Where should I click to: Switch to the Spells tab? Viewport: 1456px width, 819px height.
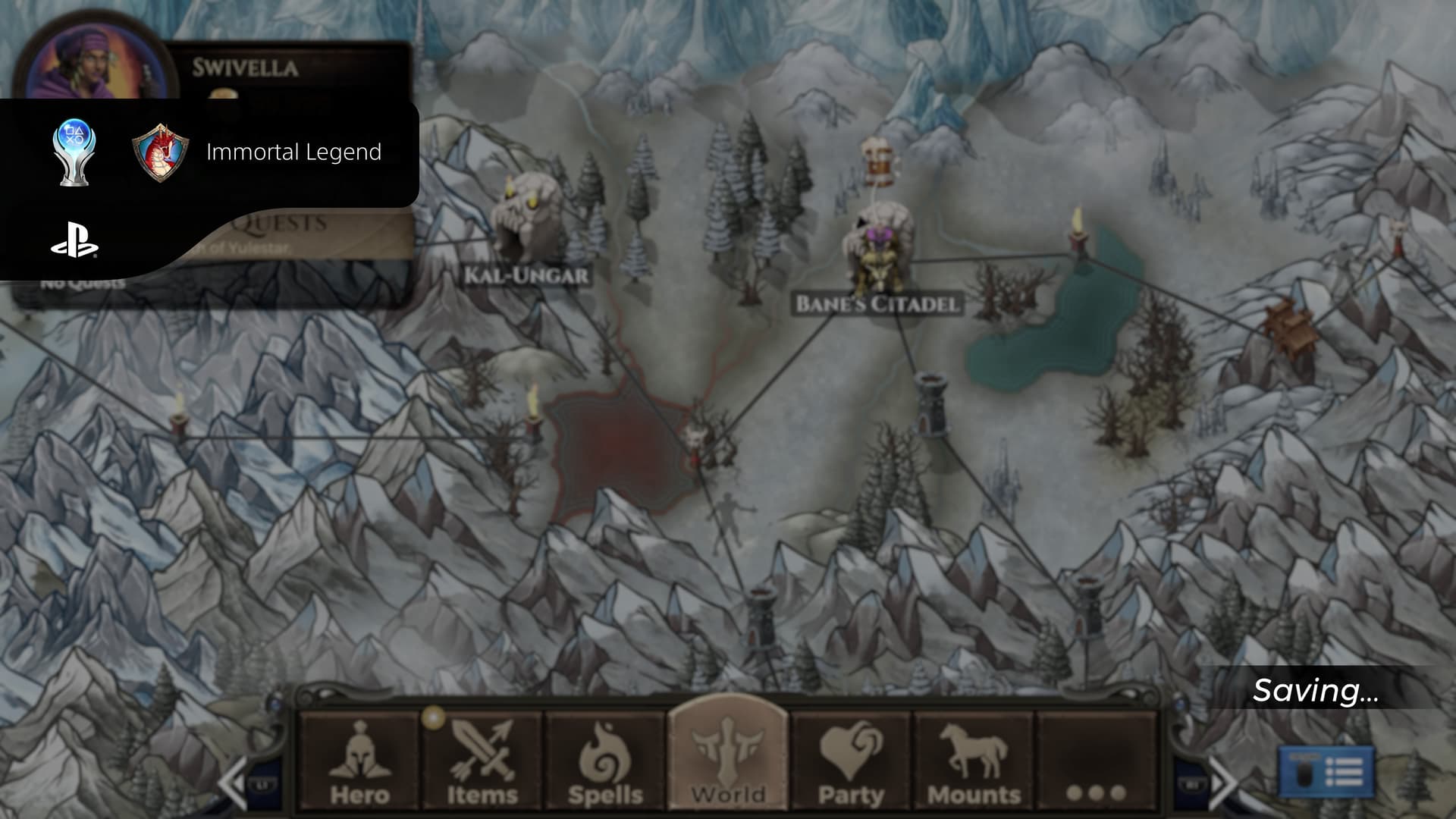(605, 762)
